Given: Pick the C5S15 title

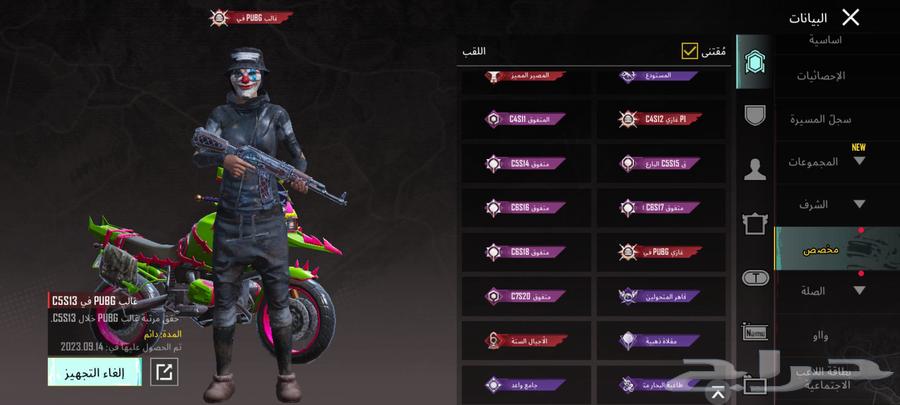Looking at the screenshot, I should click(660, 163).
